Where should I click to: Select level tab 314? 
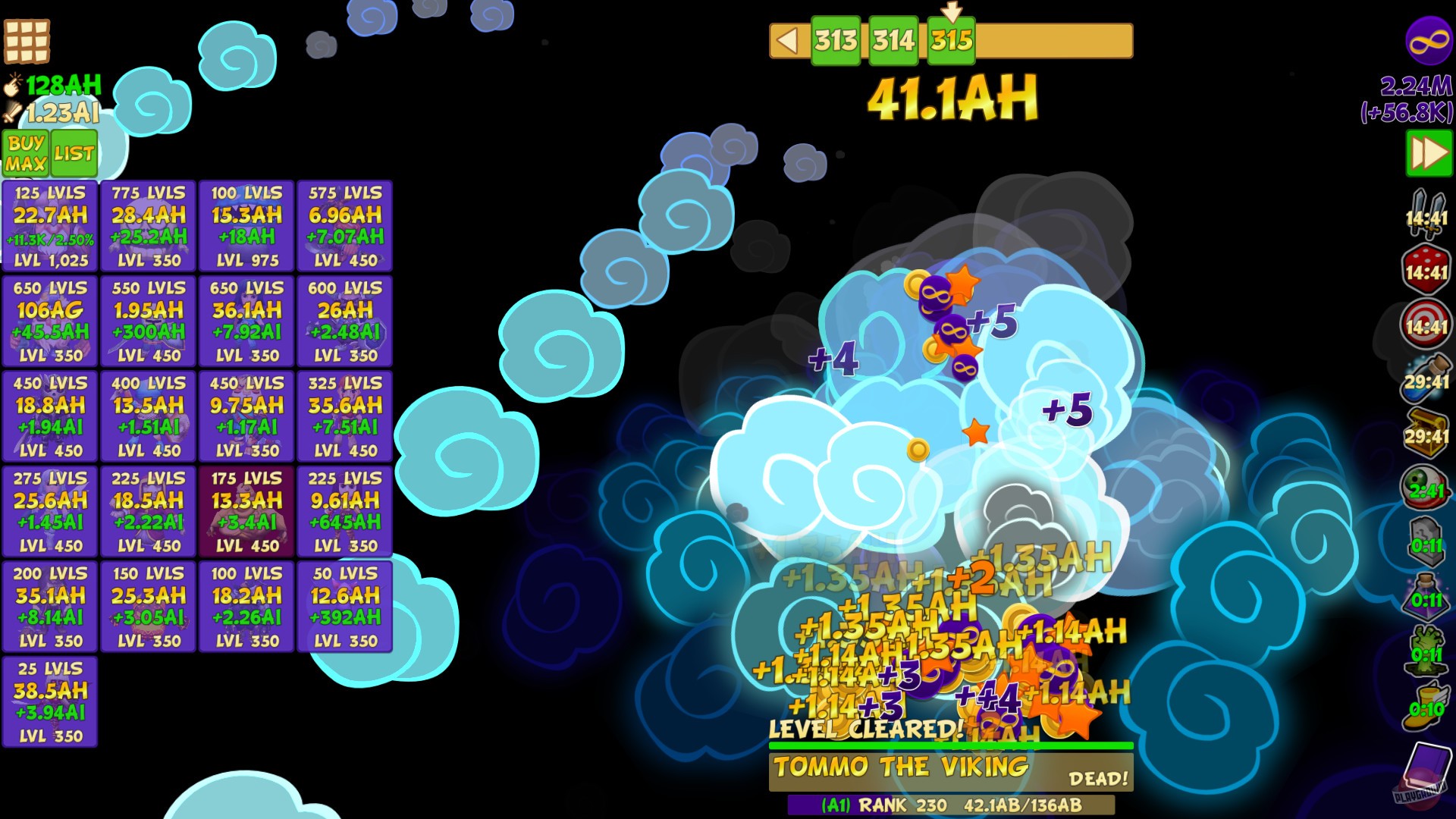point(893,39)
